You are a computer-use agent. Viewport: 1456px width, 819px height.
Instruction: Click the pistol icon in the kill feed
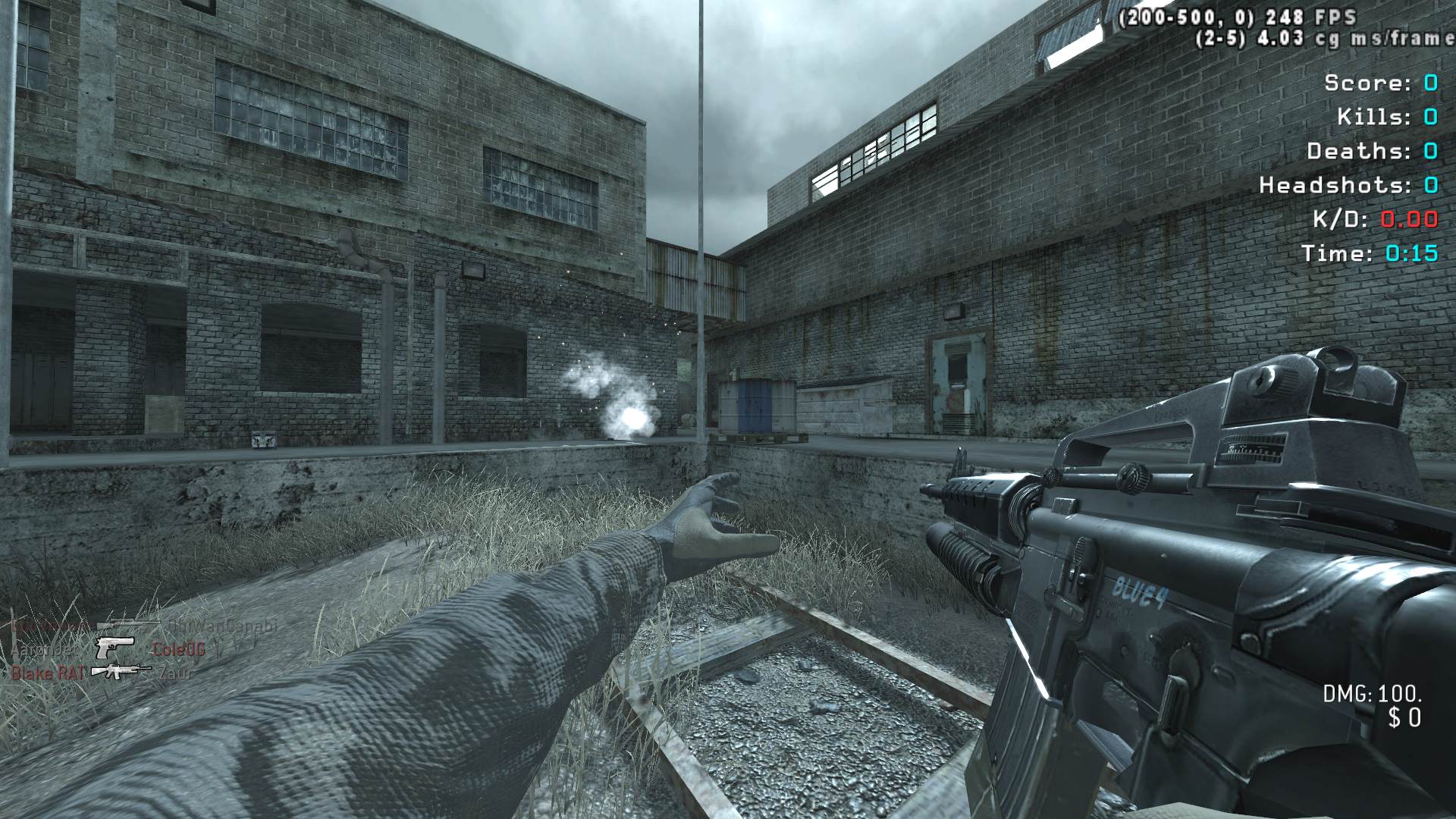tap(115, 648)
